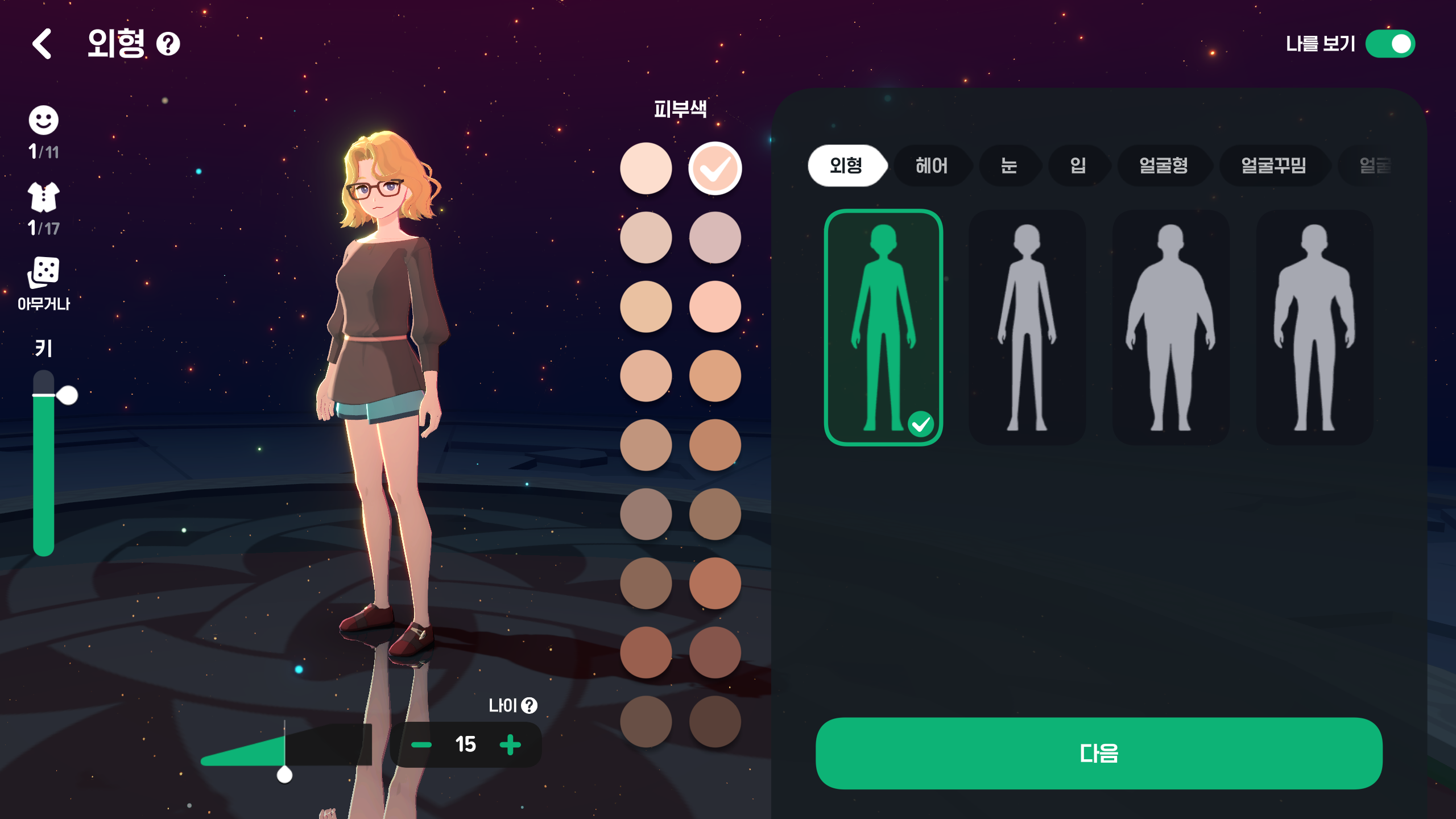The height and width of the screenshot is (819, 1456).
Task: Select the heavyset body type silhouette
Action: tap(1170, 327)
